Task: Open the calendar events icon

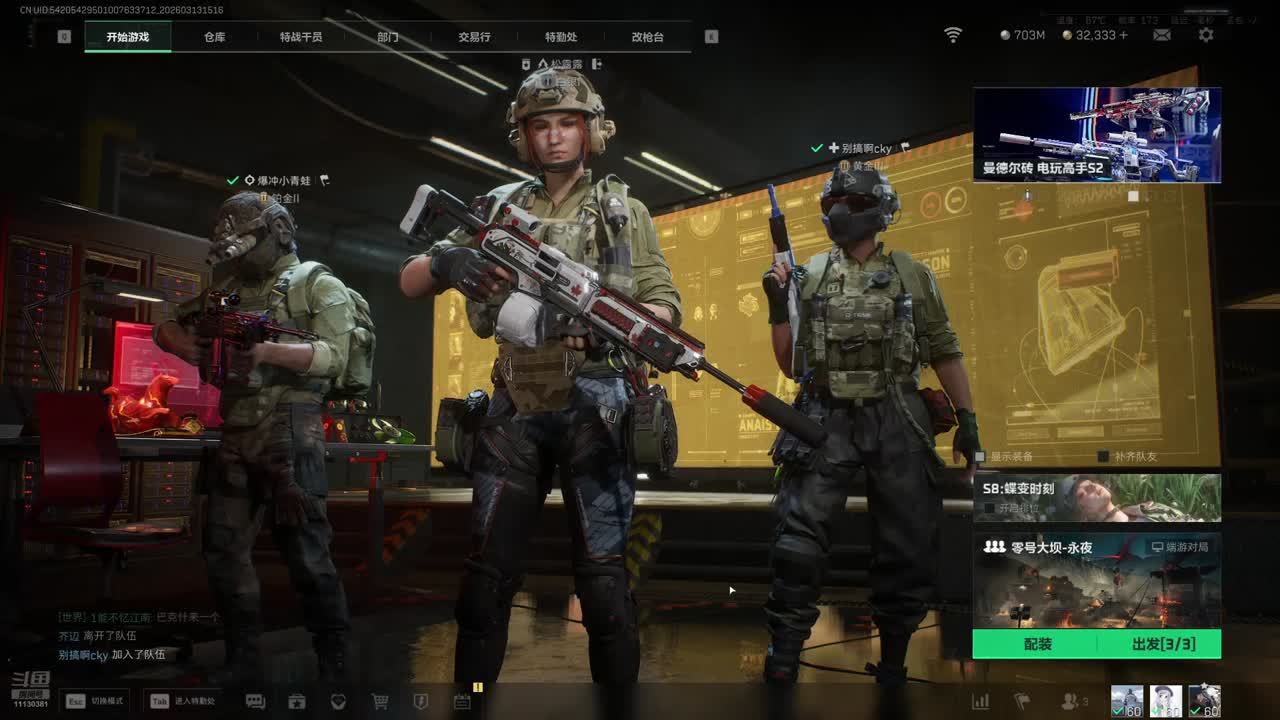Action: coord(462,702)
